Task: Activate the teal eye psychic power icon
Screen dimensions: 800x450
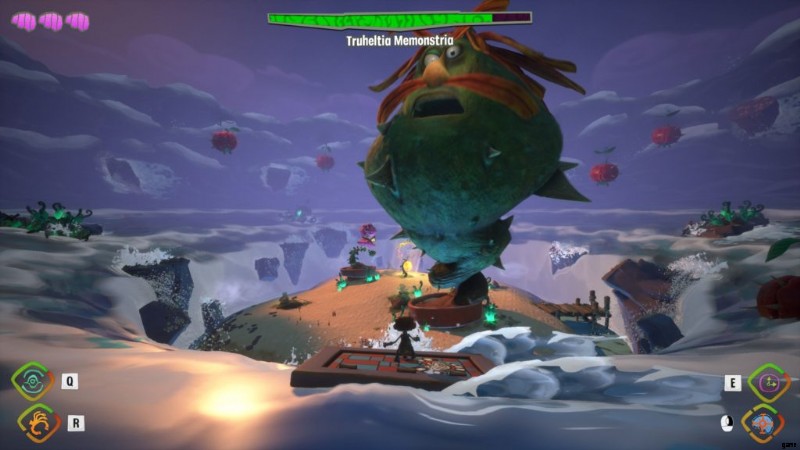Action: pos(32,381)
